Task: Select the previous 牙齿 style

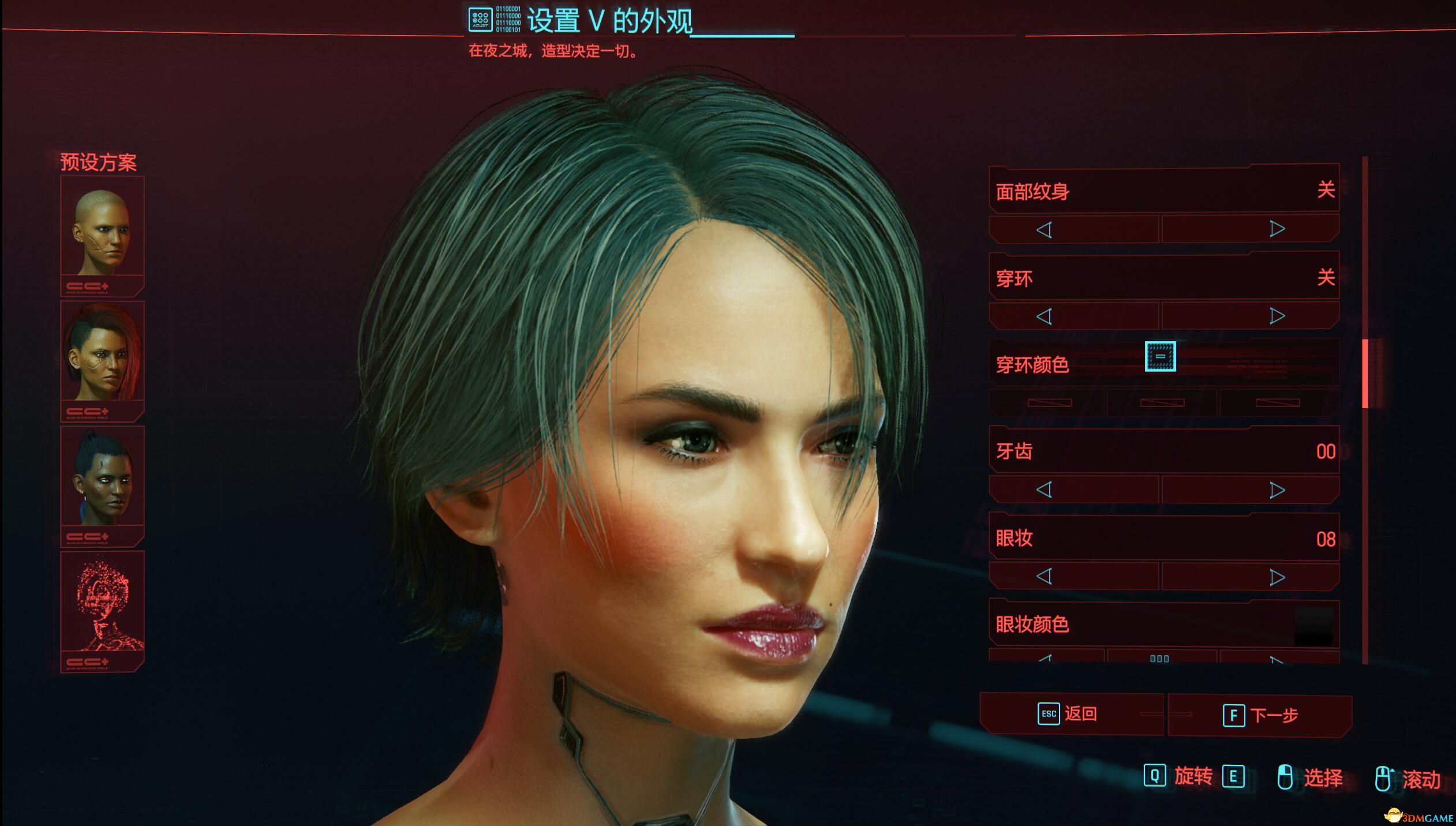Action: (x=1044, y=490)
